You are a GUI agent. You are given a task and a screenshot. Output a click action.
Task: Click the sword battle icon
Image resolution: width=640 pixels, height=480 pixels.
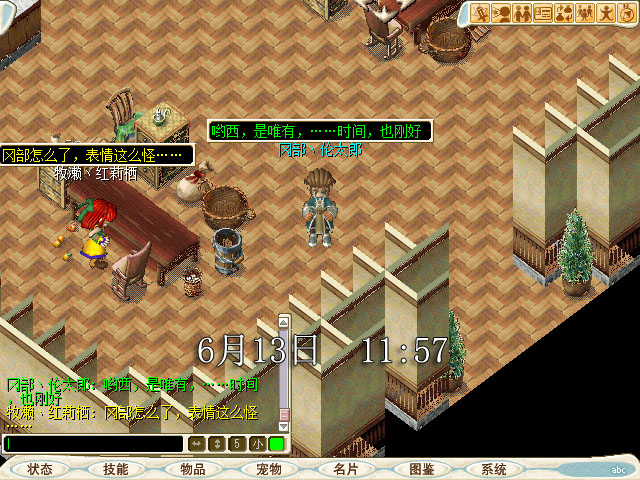480,13
